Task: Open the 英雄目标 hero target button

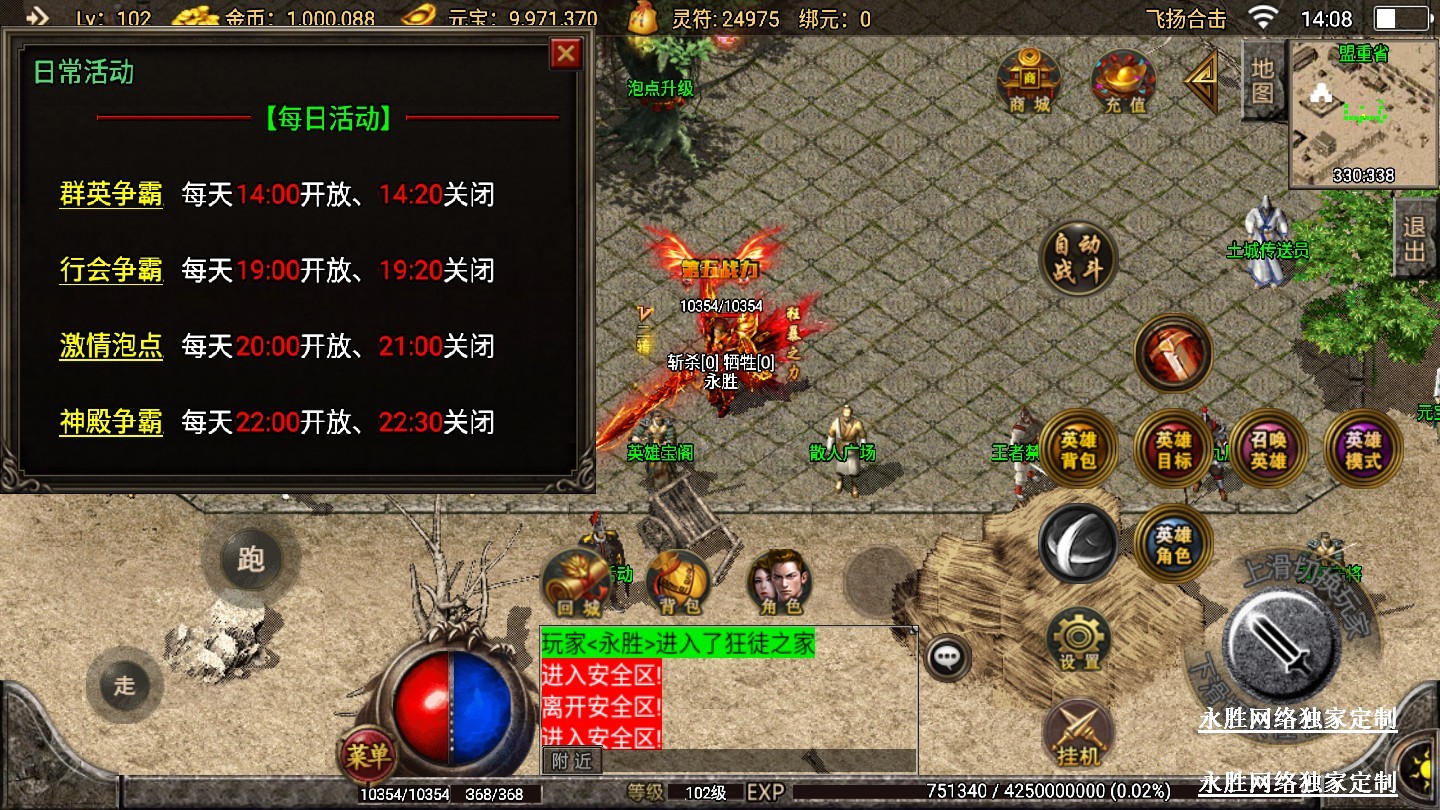Action: click(x=1173, y=450)
